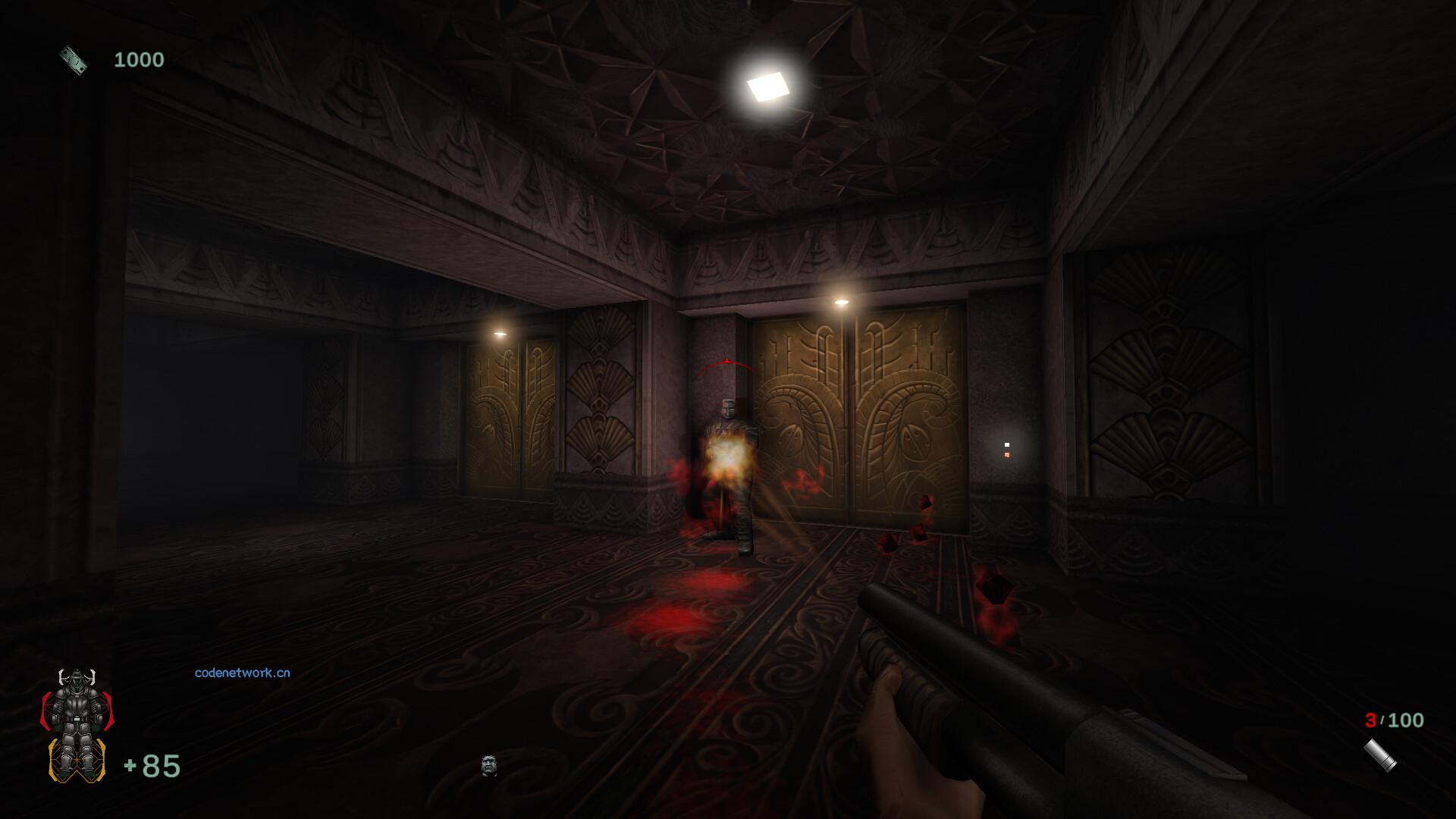This screenshot has width=1456, height=819.
Task: Select the shotgun shell ammo icon
Action: point(1379,756)
